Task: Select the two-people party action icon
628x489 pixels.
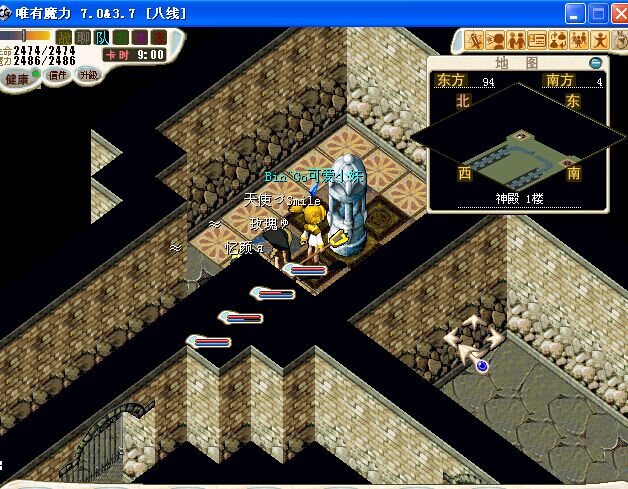Action: point(516,41)
